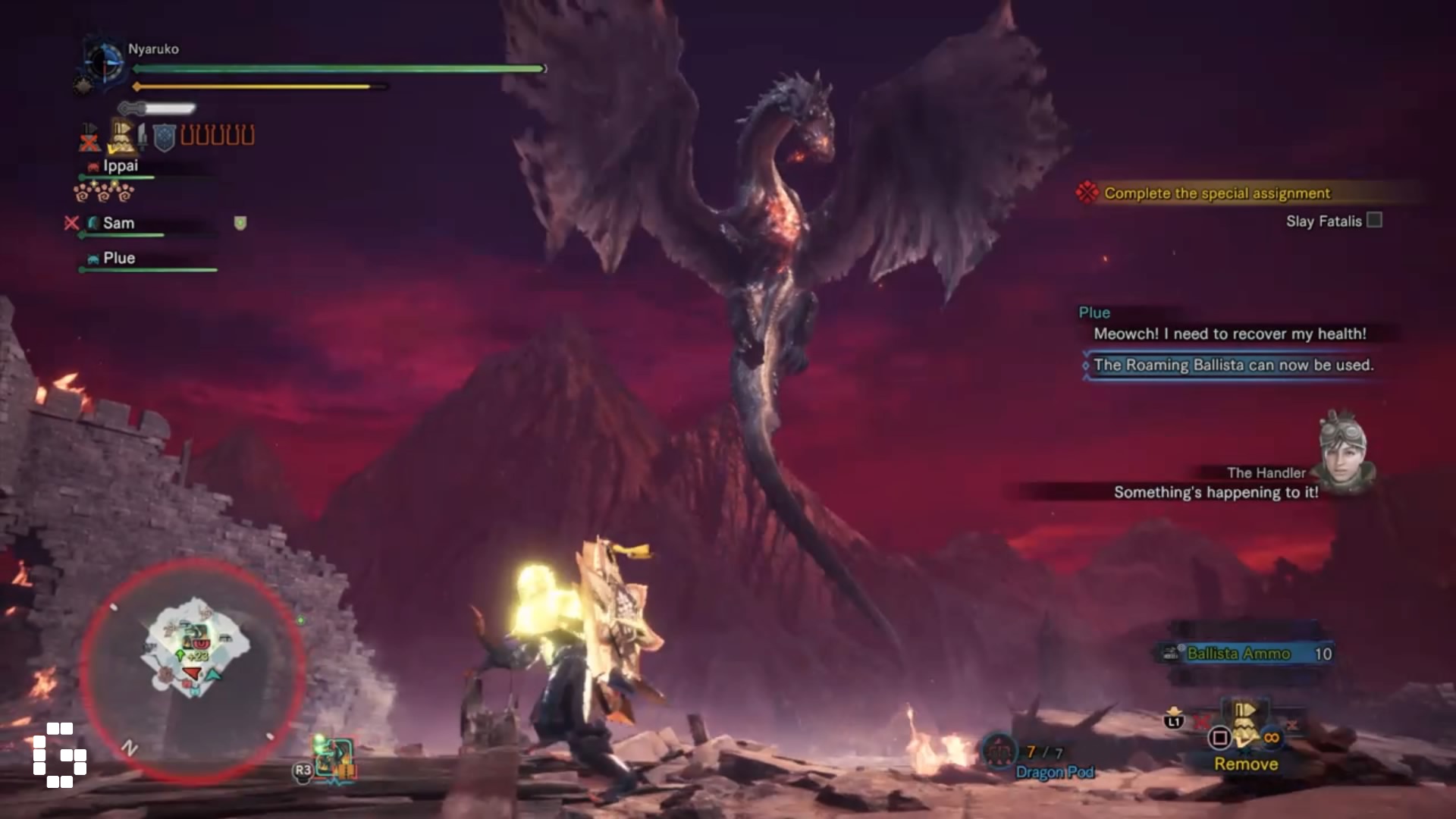The height and width of the screenshot is (819, 1456).
Task: Toggle the green shield buff icon beside Sam
Action: pyautogui.click(x=242, y=222)
